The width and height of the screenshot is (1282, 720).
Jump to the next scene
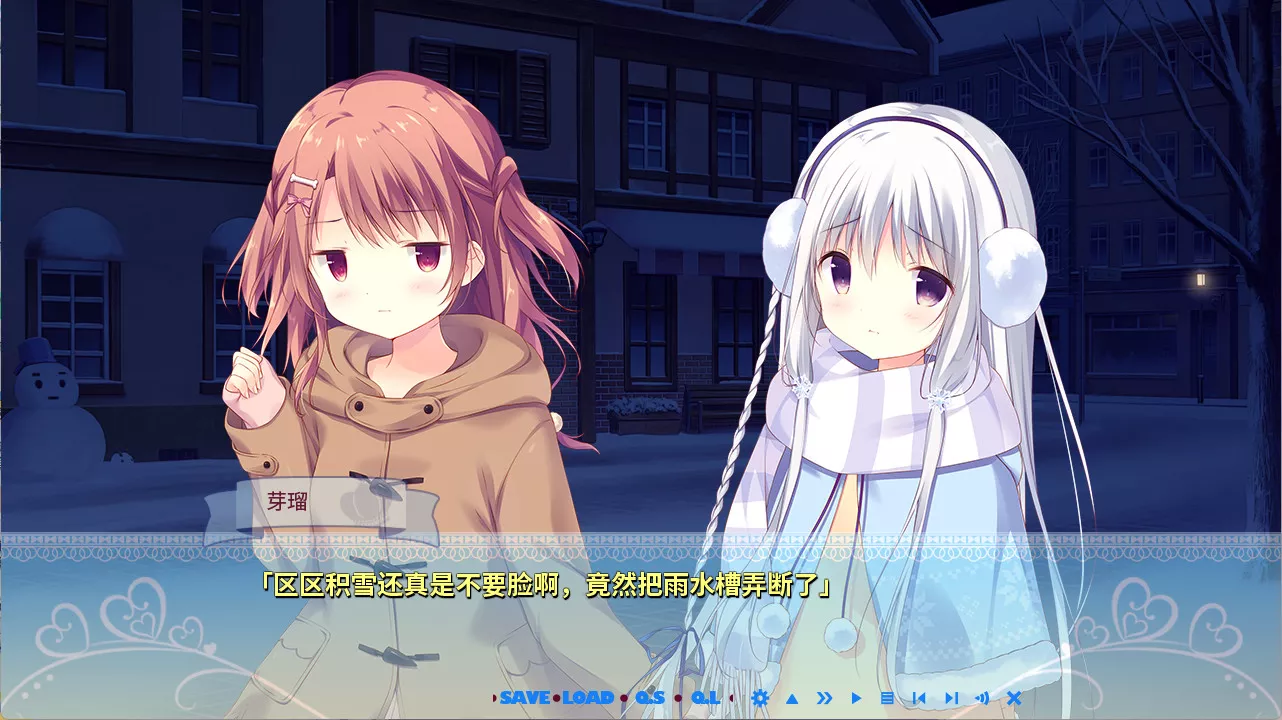pos(951,698)
